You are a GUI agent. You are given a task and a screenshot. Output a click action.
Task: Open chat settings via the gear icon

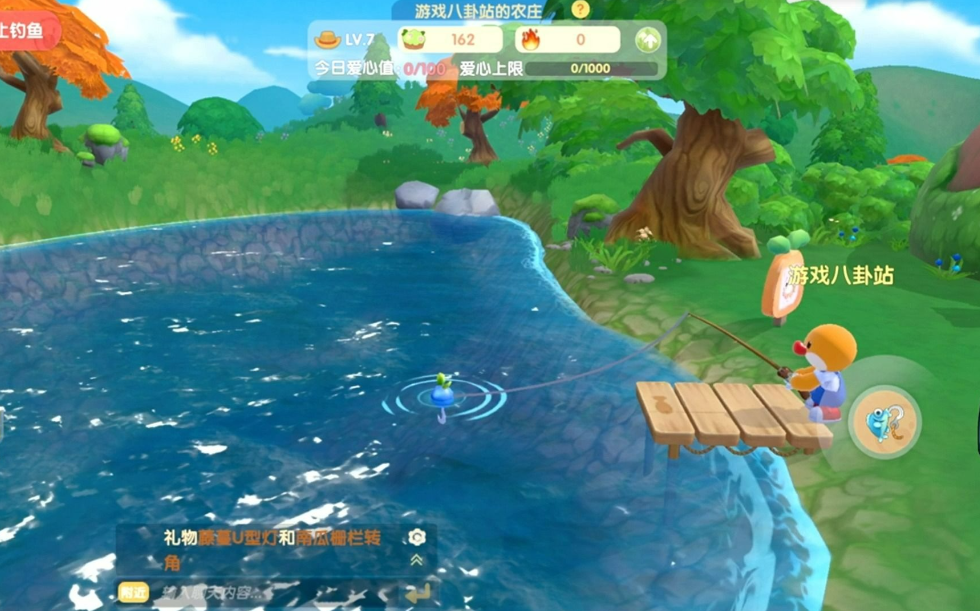417,537
